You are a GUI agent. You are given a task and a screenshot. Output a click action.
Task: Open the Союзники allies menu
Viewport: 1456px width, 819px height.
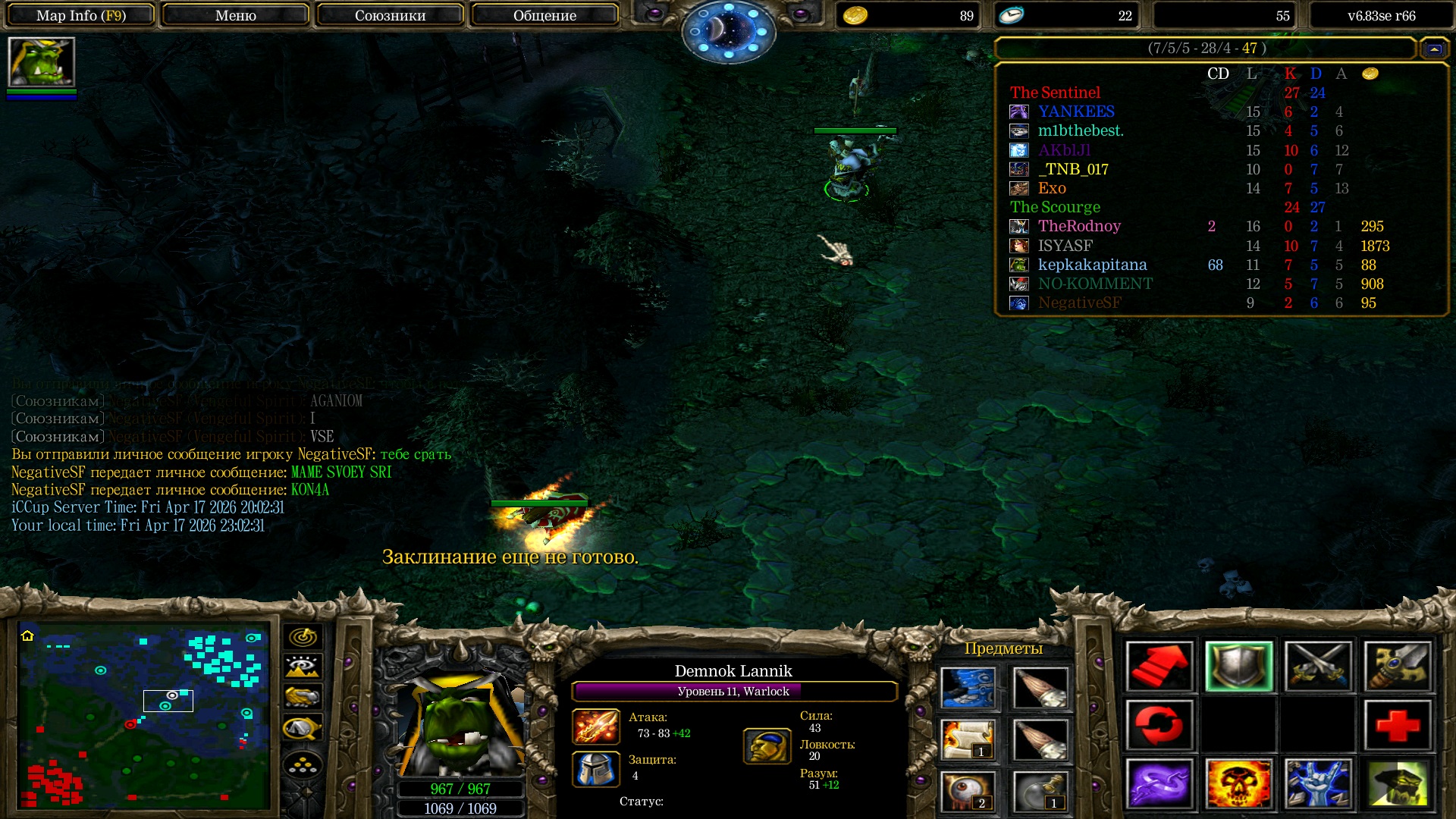(x=390, y=15)
